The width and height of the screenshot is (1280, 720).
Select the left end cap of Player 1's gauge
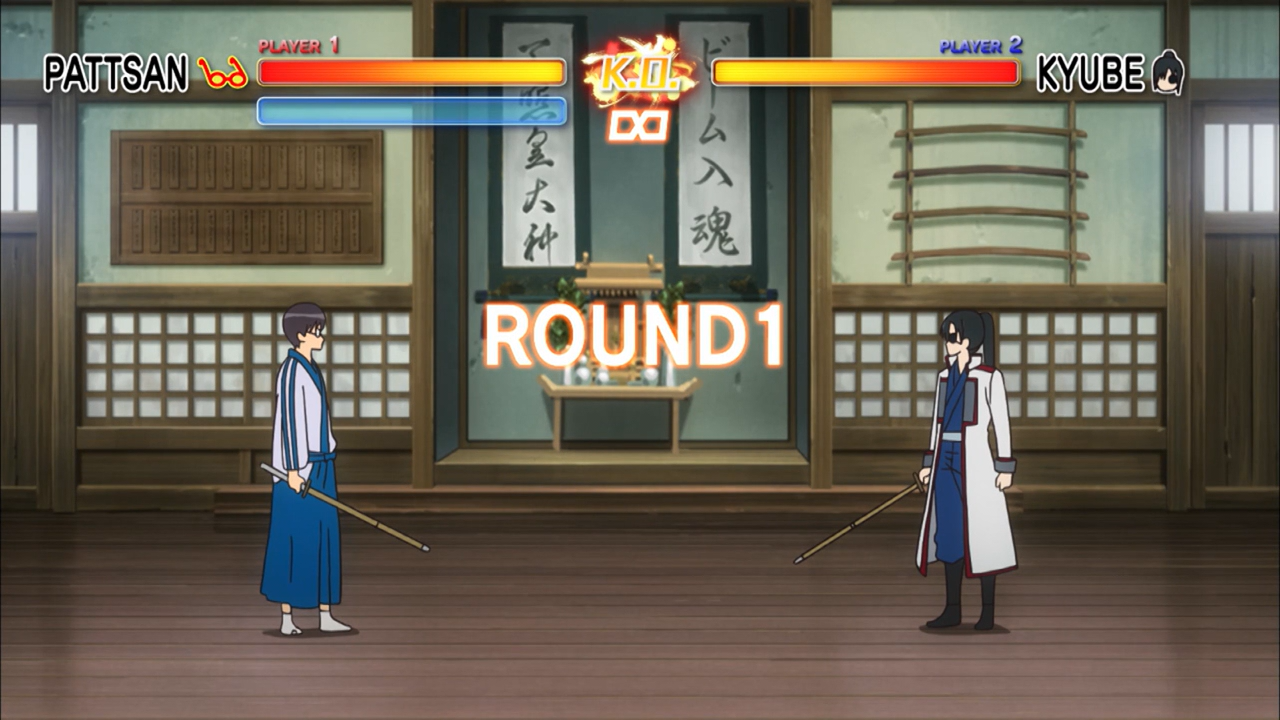[261, 71]
